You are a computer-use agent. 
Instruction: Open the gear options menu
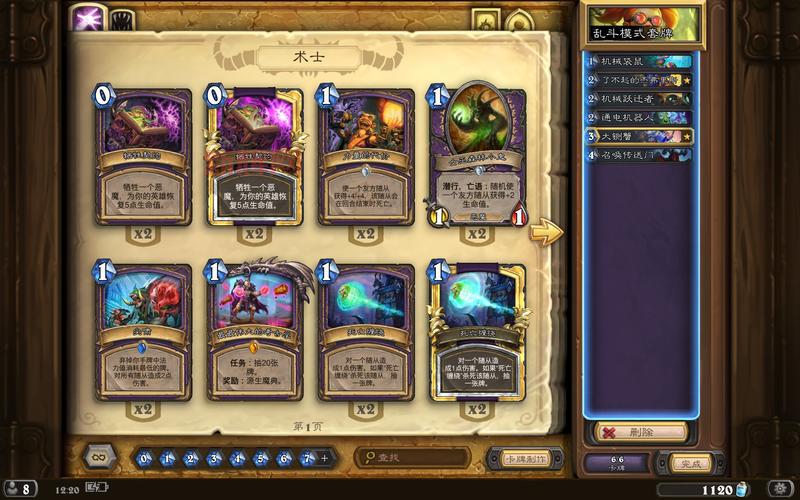(x=775, y=489)
